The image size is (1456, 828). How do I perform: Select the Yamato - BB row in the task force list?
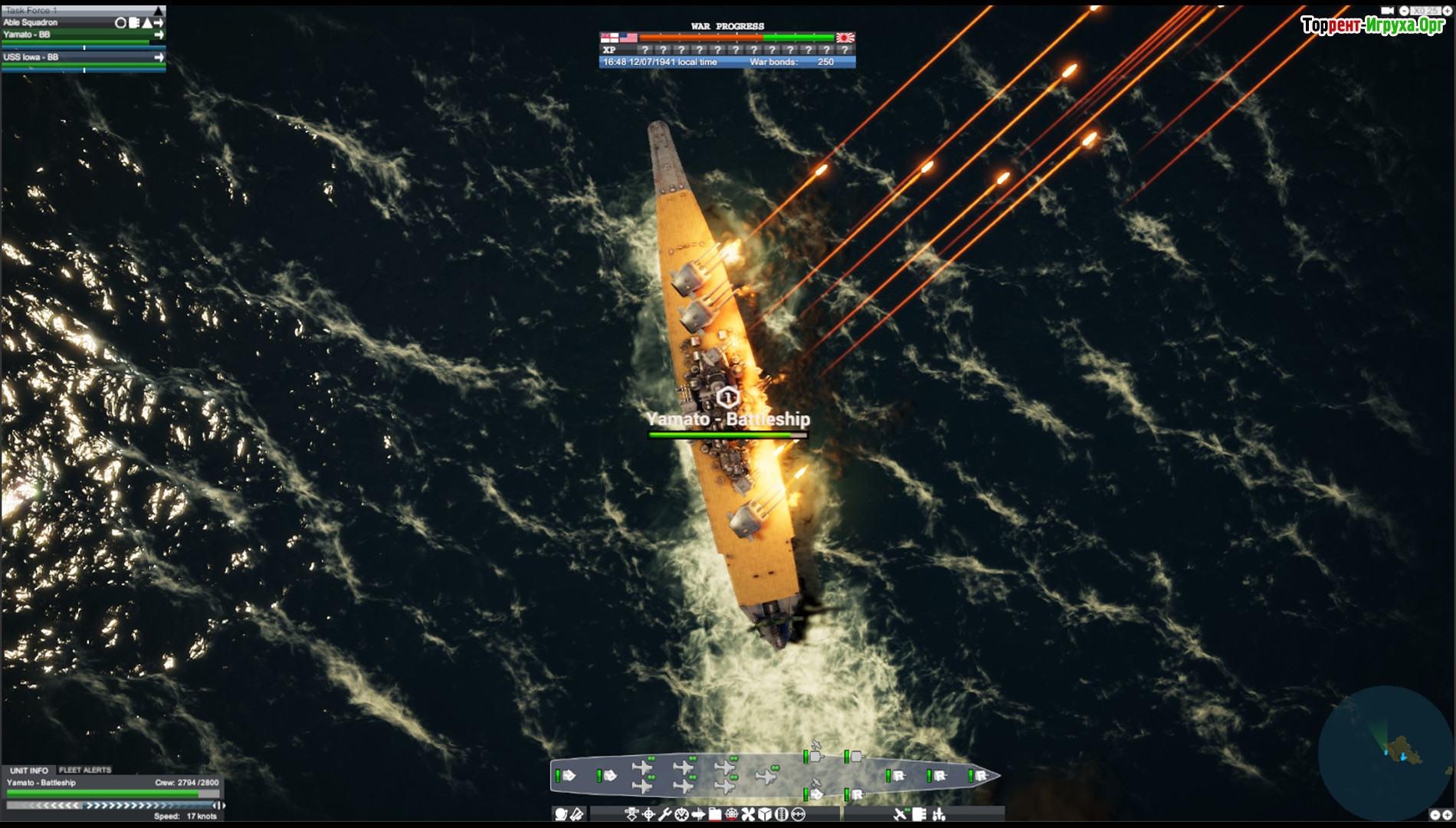77,35
